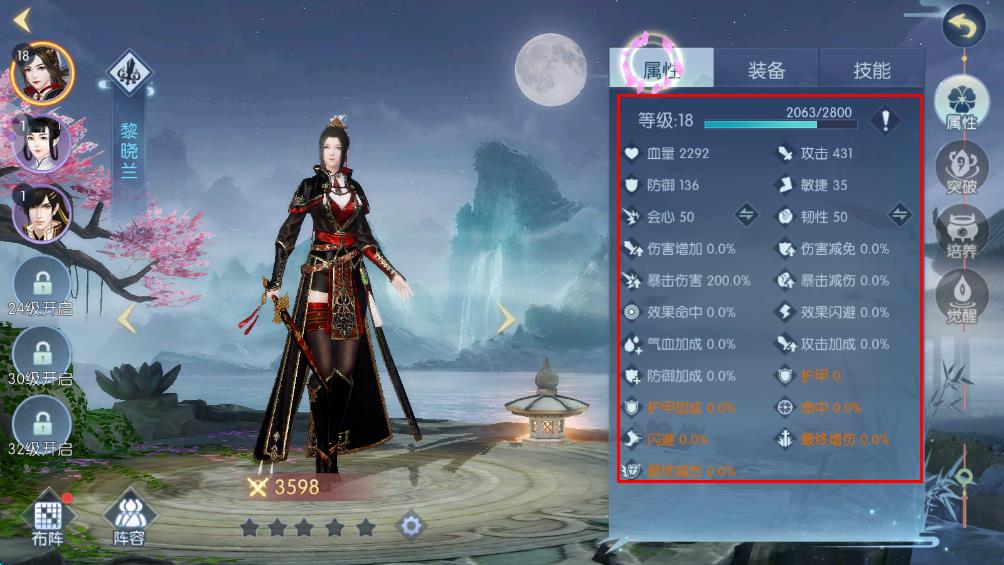Tap the locked slot labeled 30级开启

[x=41, y=355]
